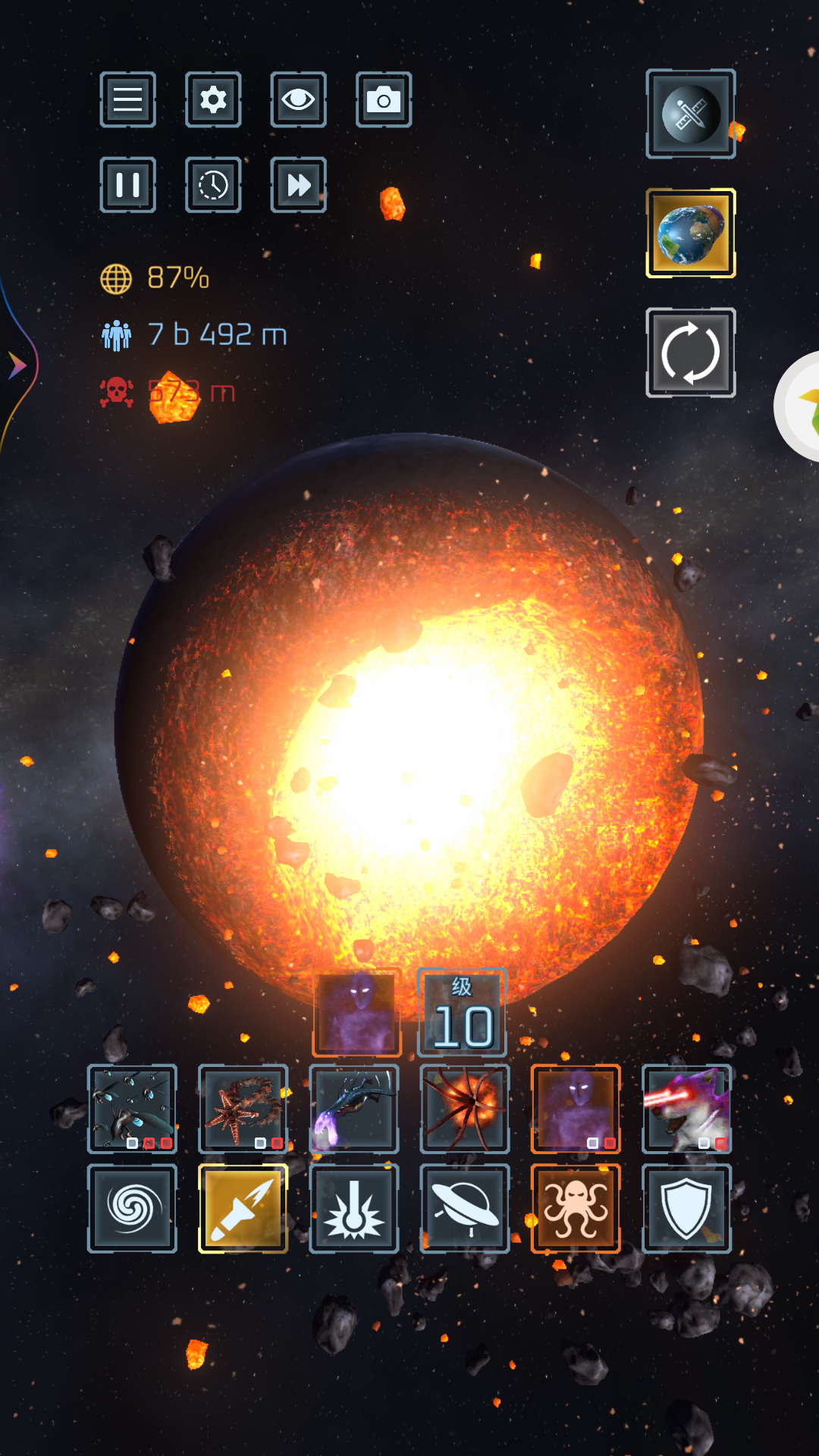Viewport: 819px width, 1456px height.
Task: Switch to the missile weapon category
Action: click(243, 1209)
